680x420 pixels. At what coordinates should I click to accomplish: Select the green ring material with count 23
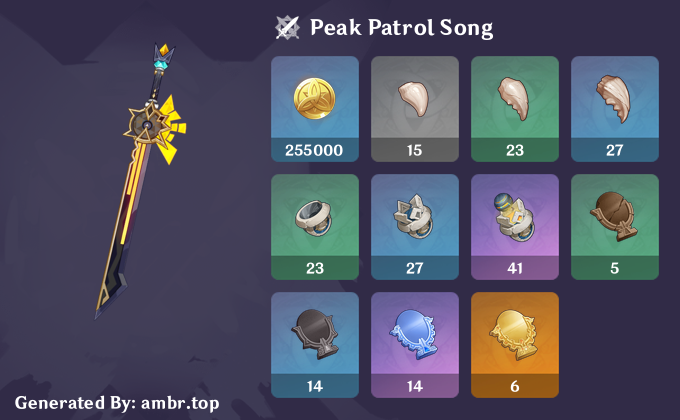(x=315, y=226)
